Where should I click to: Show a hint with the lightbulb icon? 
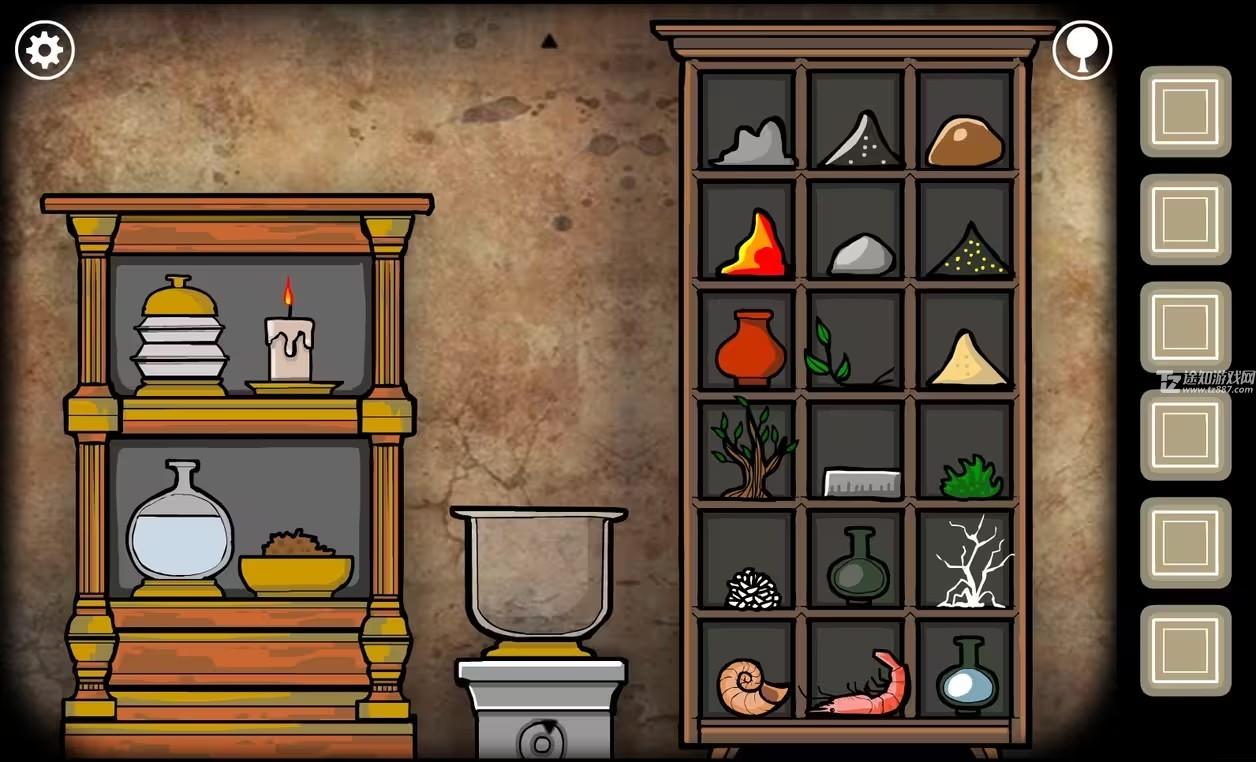(1082, 50)
